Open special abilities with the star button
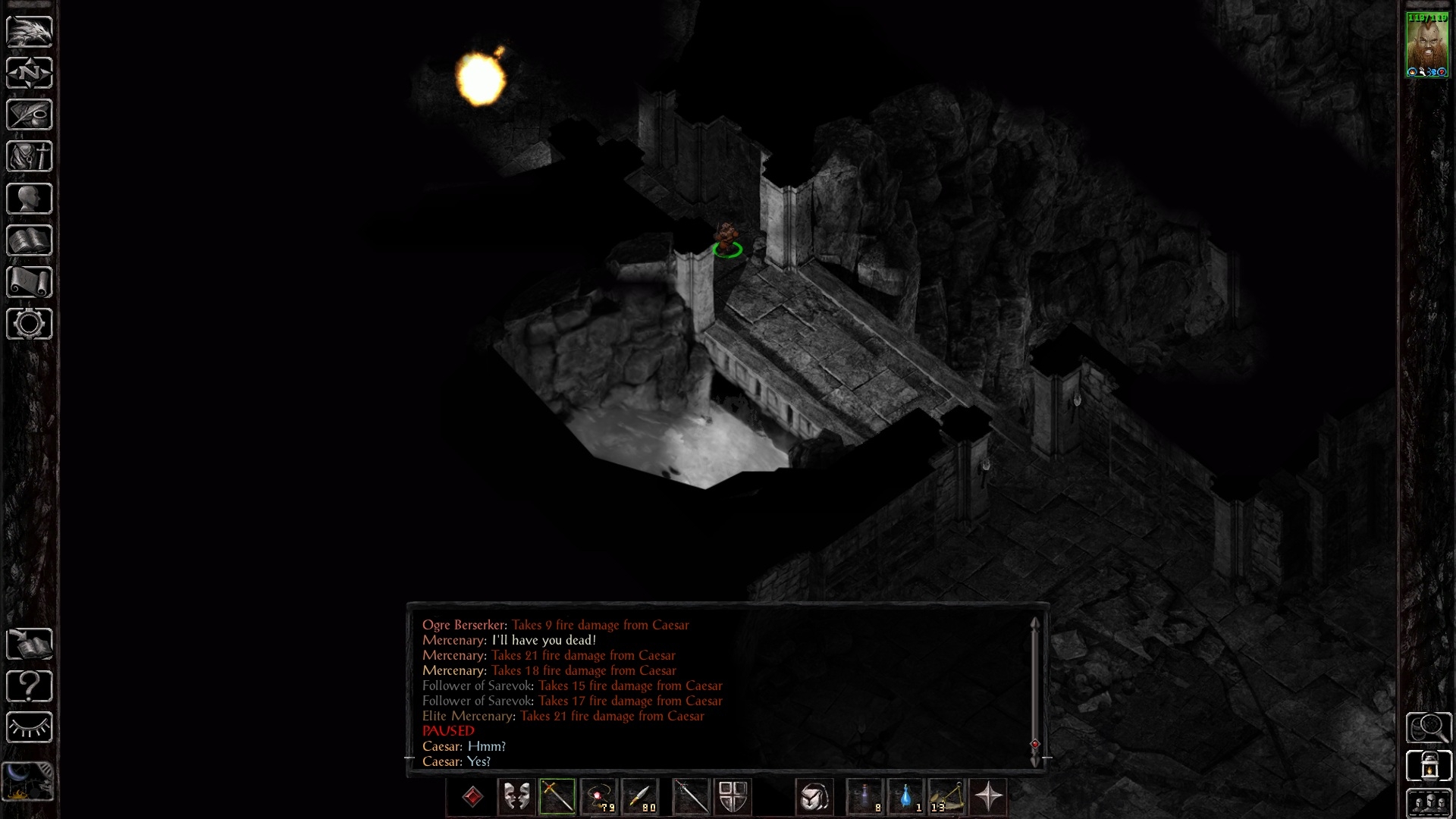Image resolution: width=1456 pixels, height=819 pixels. pos(988,797)
